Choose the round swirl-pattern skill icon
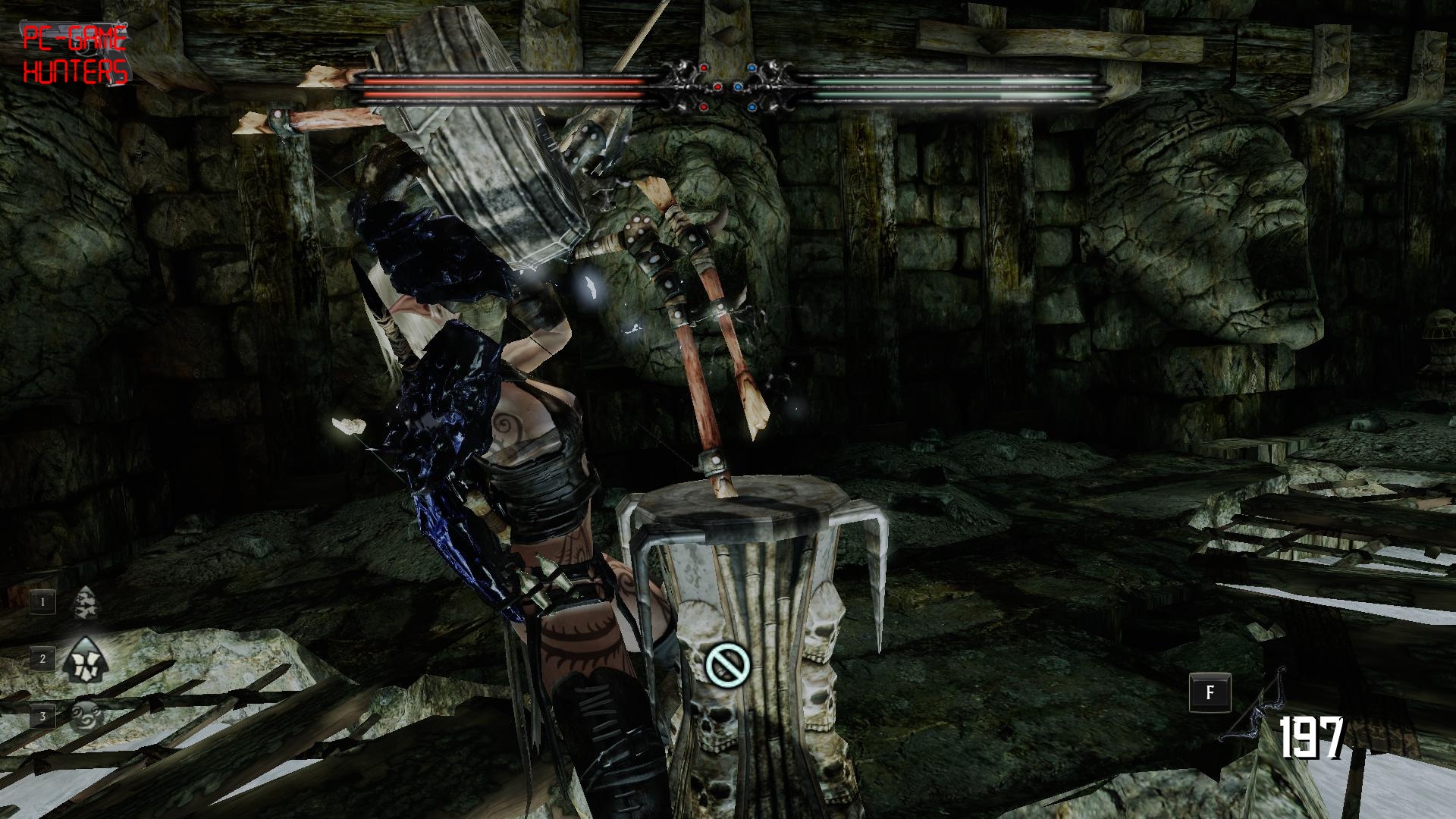The width and height of the screenshot is (1456, 819). coord(86,714)
